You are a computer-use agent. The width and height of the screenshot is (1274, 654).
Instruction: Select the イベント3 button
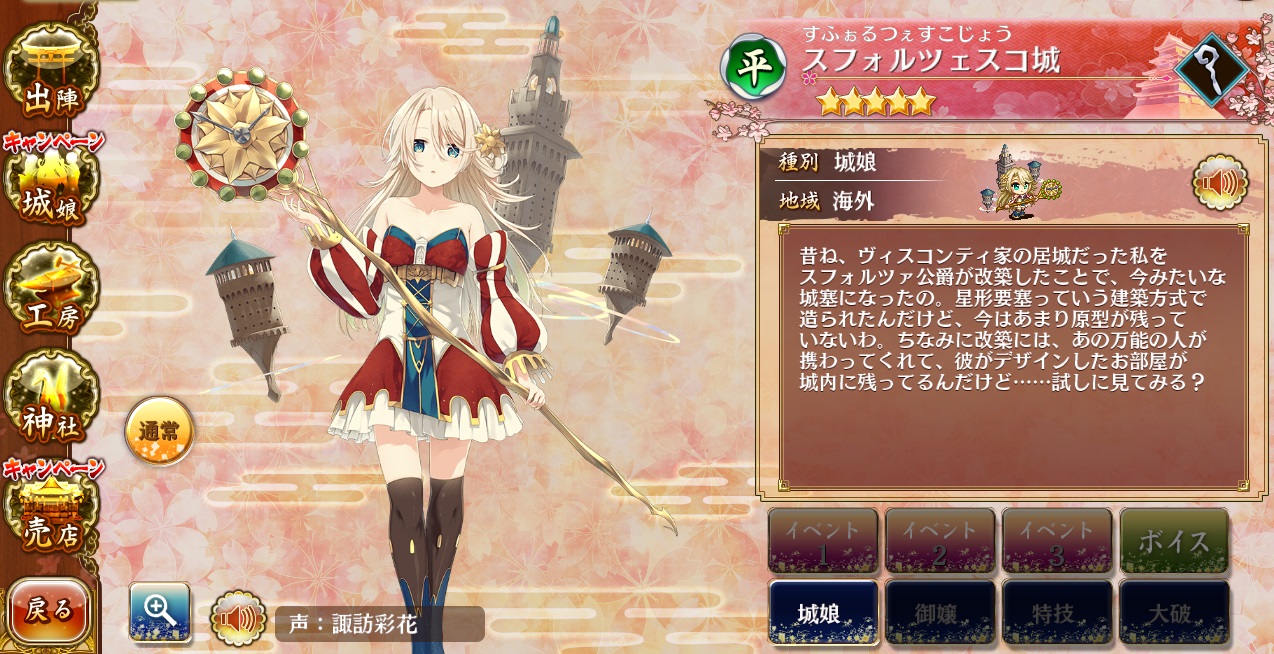(x=1057, y=541)
